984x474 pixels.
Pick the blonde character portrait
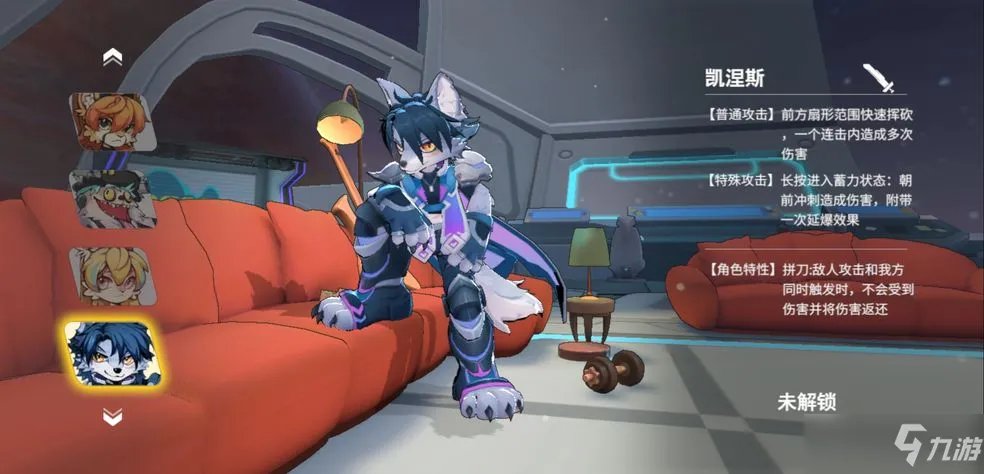[x=112, y=275]
